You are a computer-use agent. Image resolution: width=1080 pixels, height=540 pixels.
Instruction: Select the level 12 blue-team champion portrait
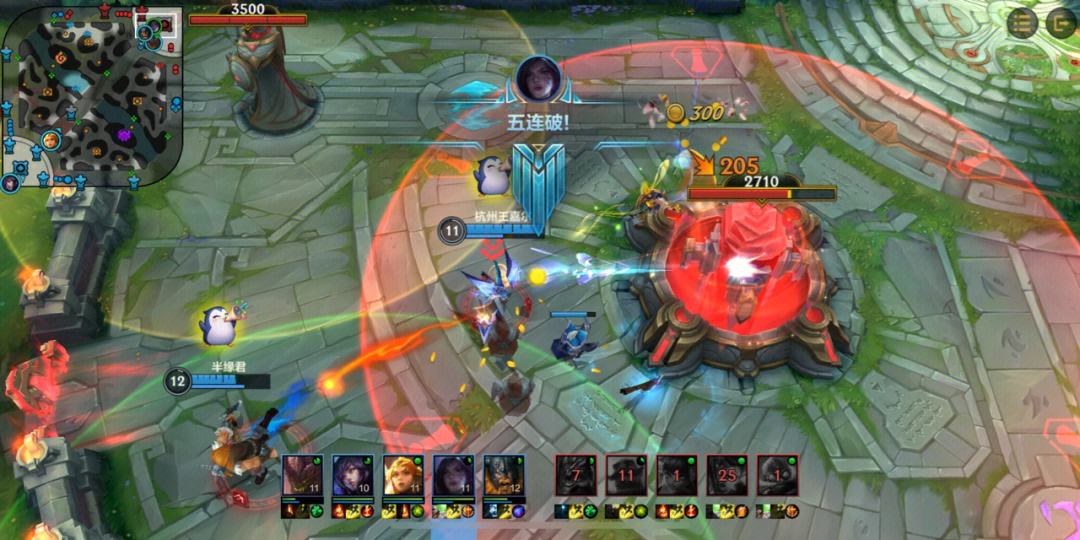point(501,475)
